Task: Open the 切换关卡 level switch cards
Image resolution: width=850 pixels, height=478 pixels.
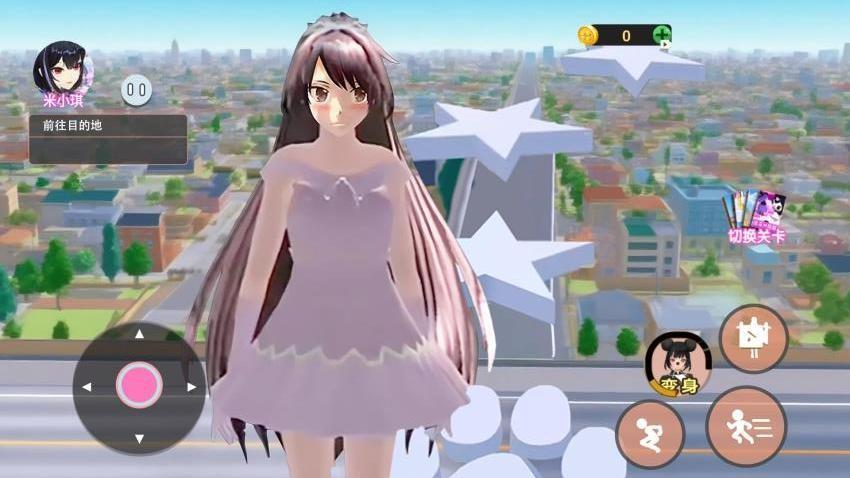Action: [755, 216]
